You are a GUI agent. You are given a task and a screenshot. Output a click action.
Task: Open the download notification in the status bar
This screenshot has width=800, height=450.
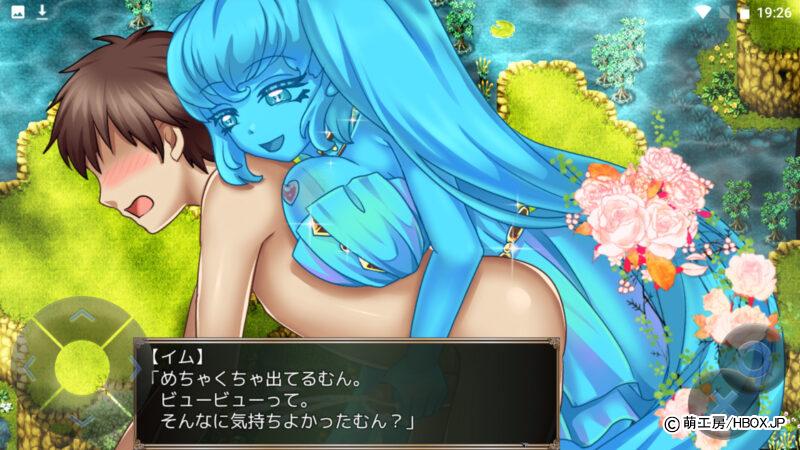[43, 12]
